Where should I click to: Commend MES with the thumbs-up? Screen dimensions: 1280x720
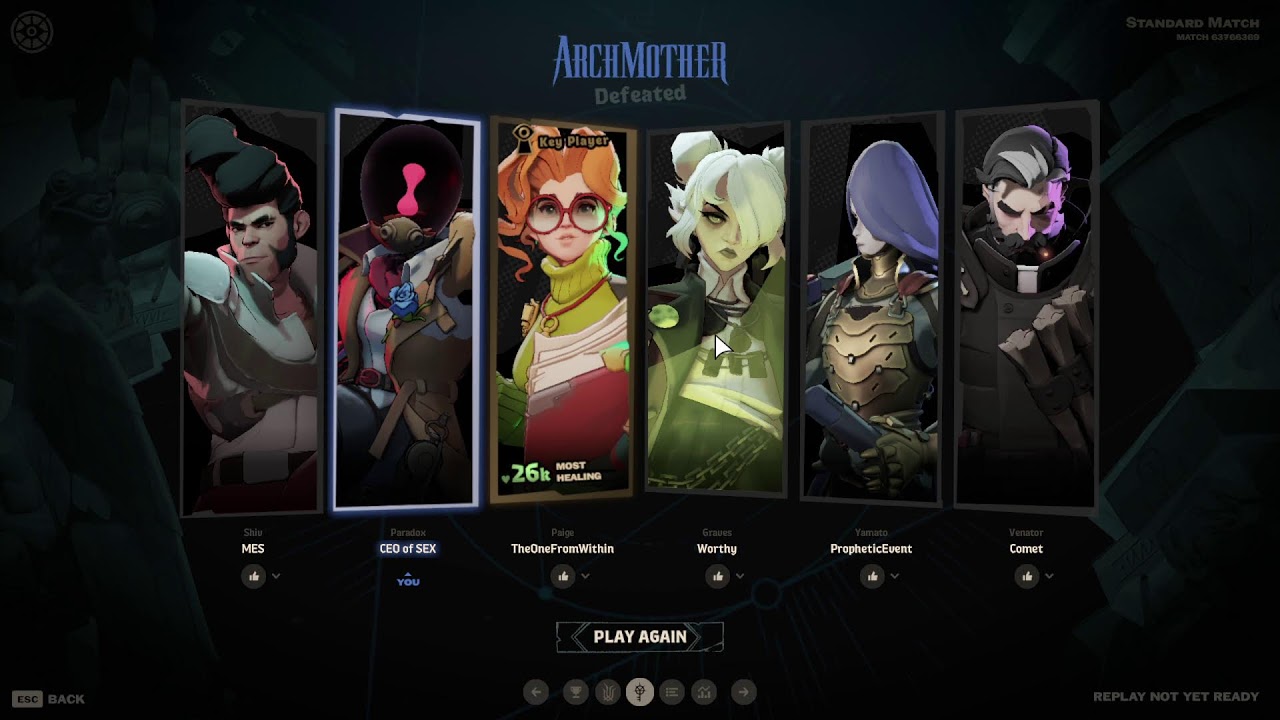click(253, 576)
